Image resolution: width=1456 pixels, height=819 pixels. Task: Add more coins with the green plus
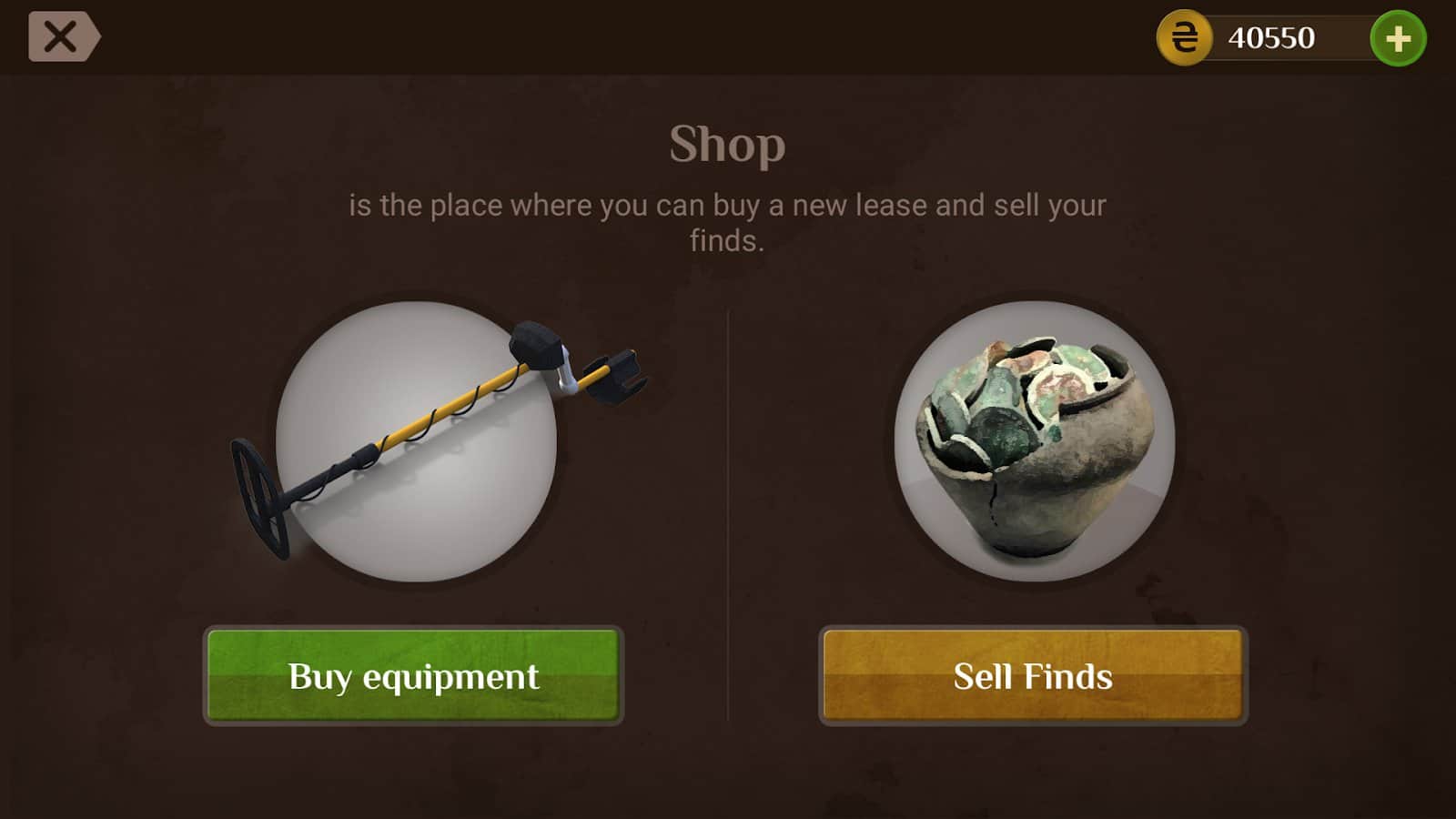pos(1398,38)
